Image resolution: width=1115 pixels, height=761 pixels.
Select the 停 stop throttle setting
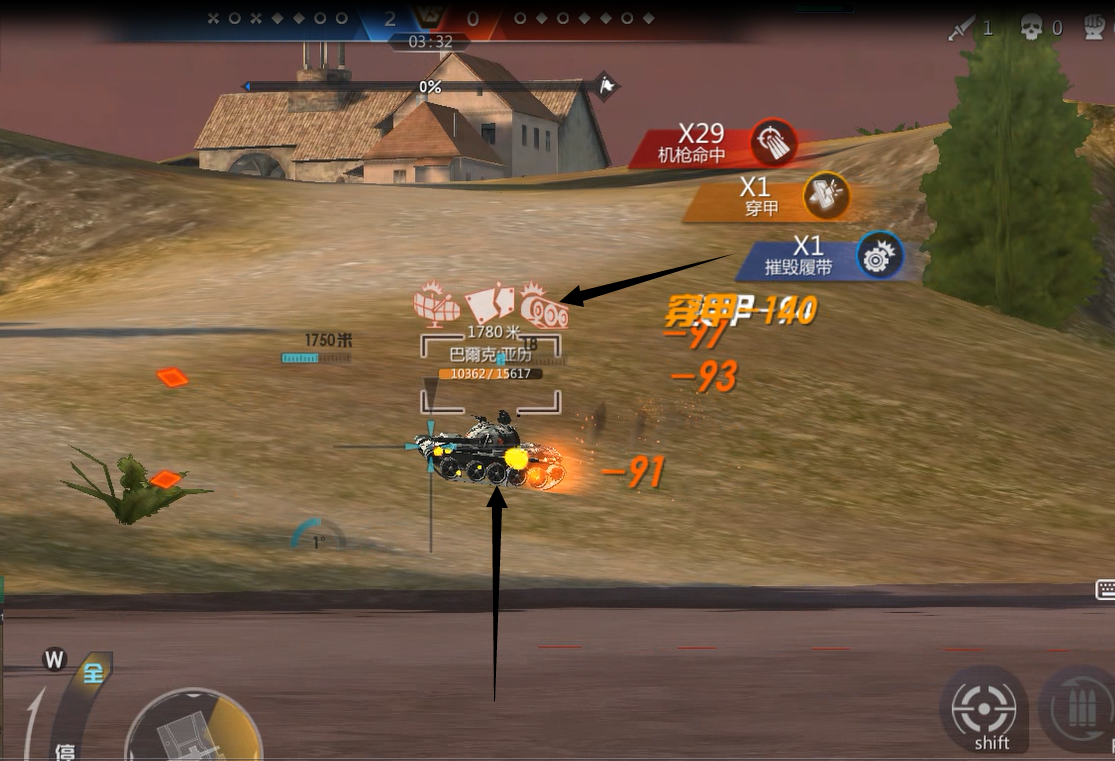66,751
